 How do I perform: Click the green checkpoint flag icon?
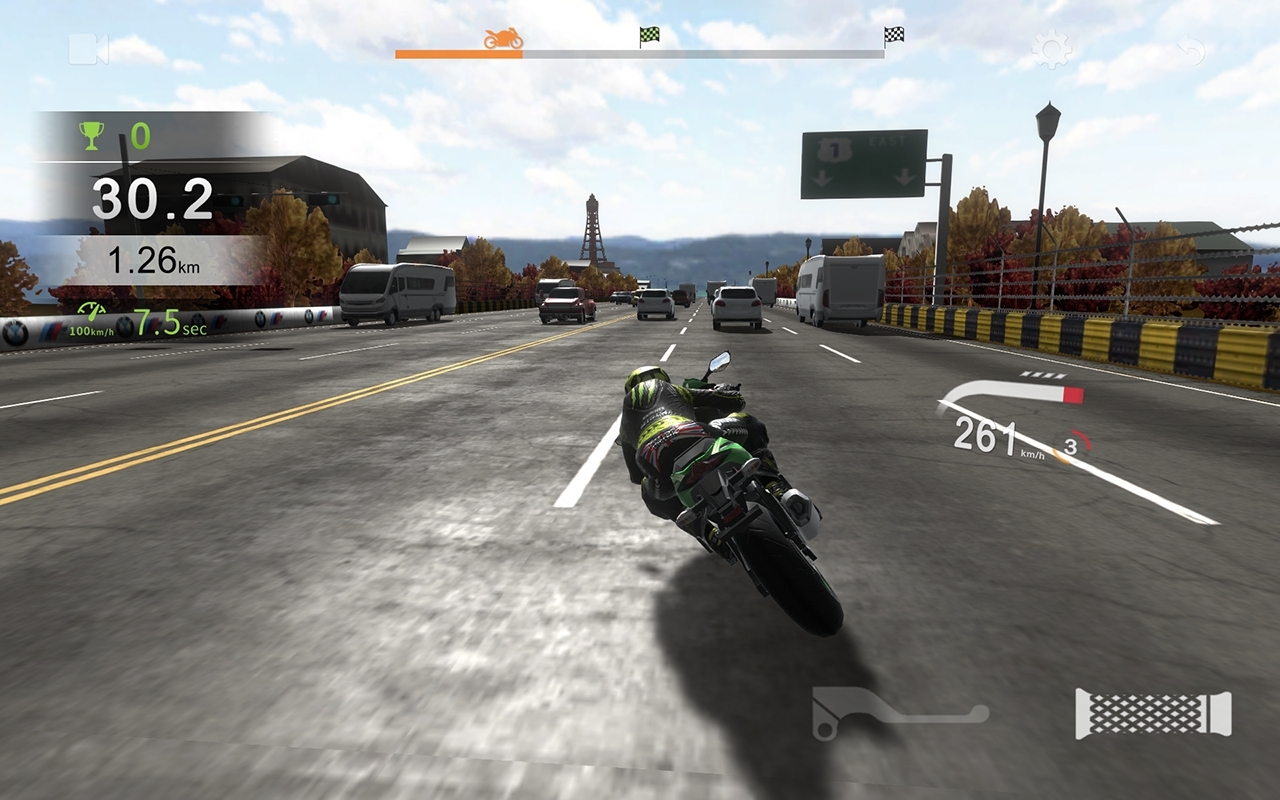(x=646, y=34)
